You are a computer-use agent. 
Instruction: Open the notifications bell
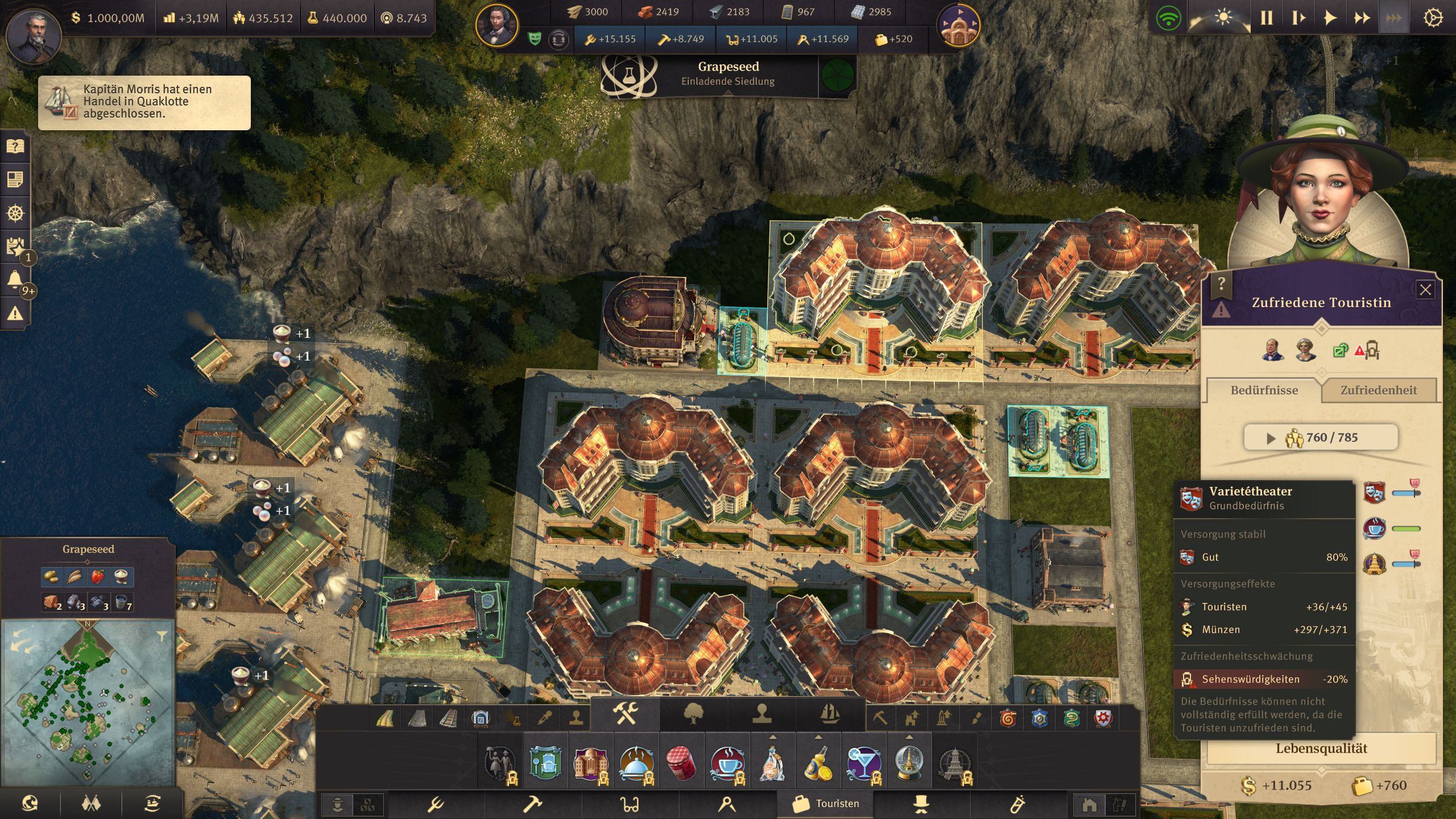click(15, 279)
